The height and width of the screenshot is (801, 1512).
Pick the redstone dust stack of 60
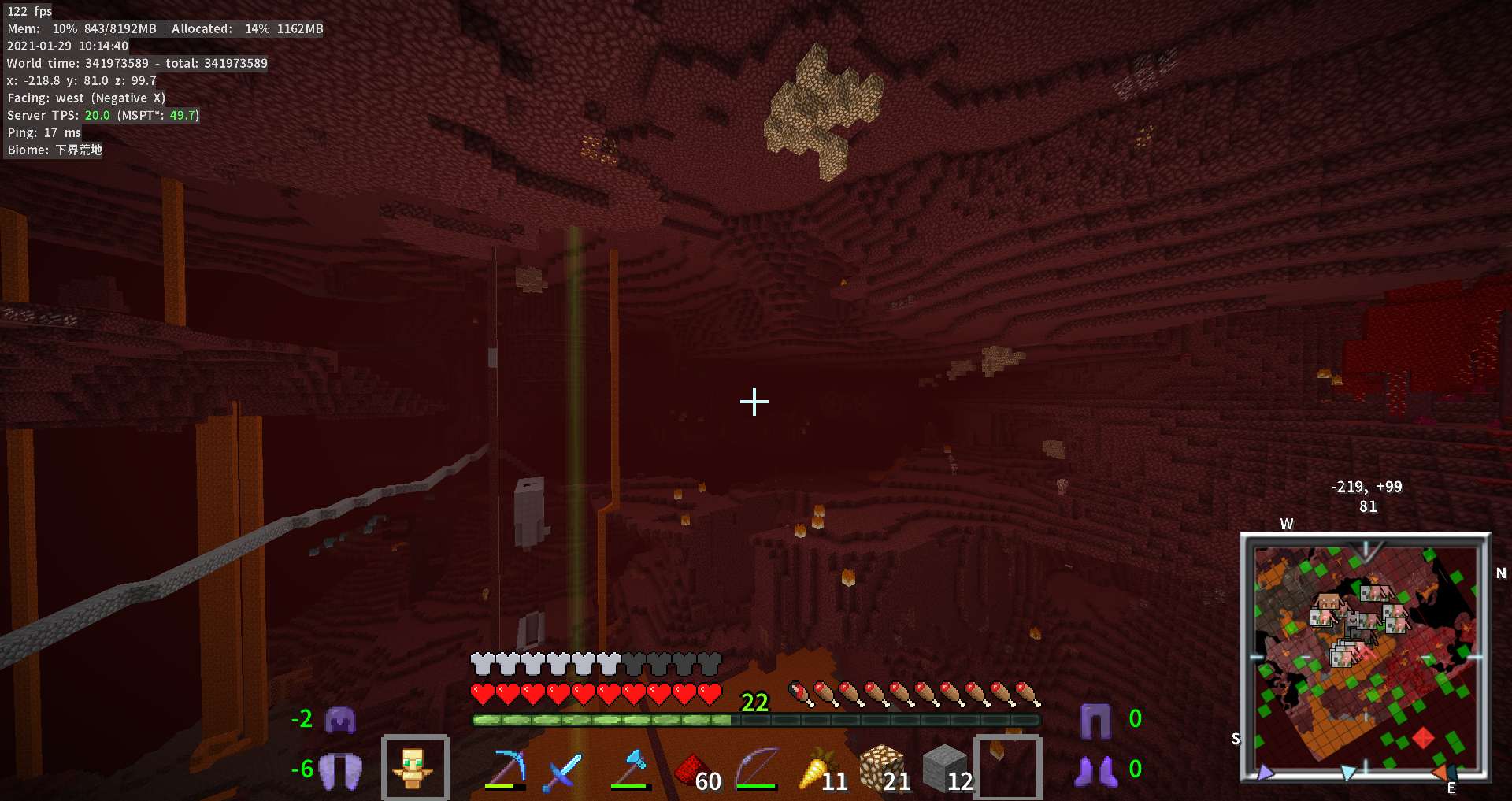pyautogui.click(x=695, y=769)
